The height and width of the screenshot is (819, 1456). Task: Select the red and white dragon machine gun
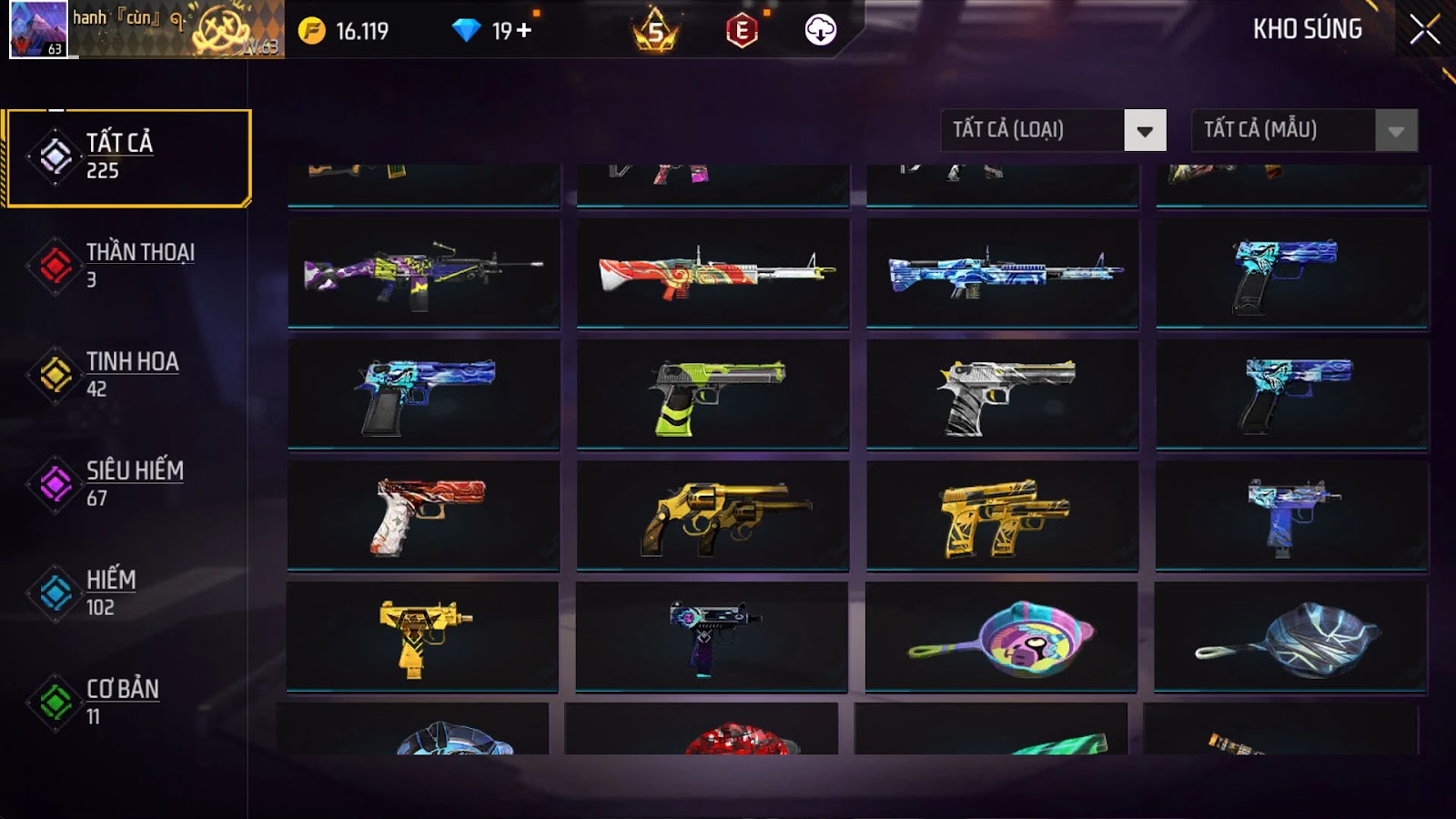[x=713, y=272]
